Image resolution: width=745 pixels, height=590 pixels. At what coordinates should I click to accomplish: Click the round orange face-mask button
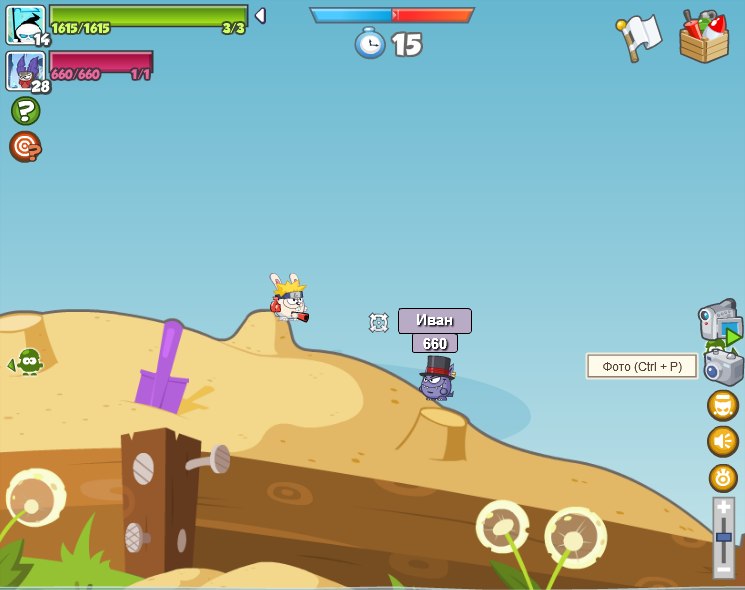[722, 405]
